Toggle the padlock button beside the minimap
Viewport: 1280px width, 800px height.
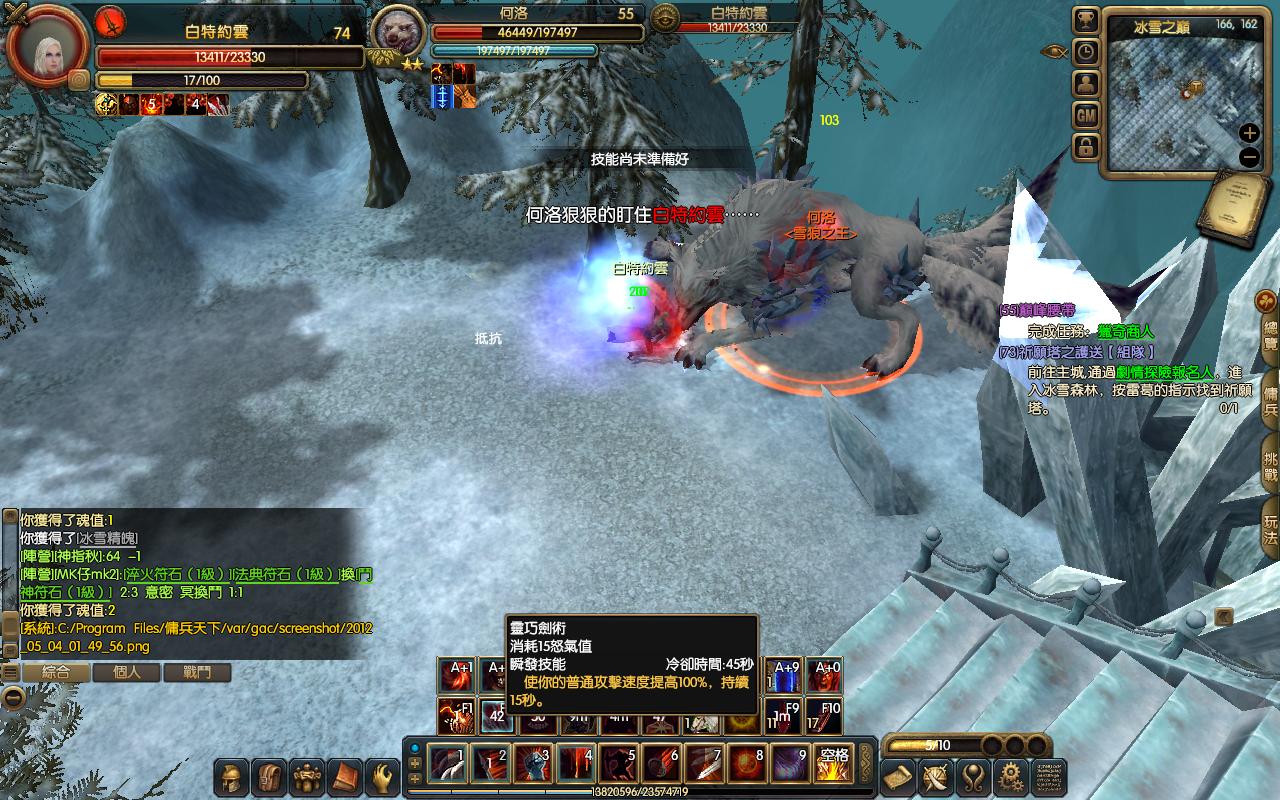(x=1086, y=148)
